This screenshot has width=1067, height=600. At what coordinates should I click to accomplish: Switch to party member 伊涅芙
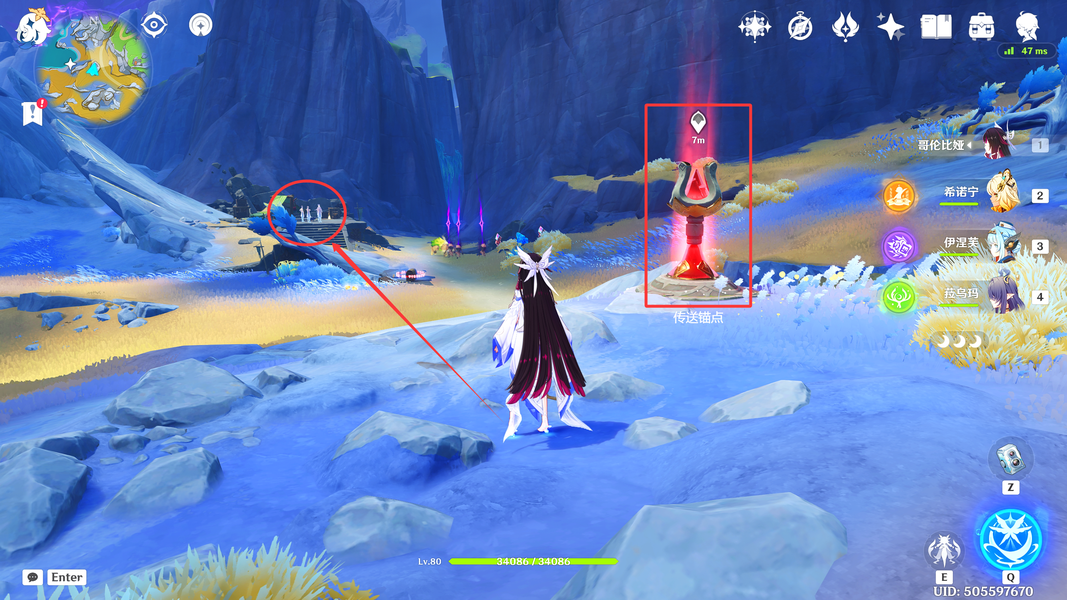pos(1000,244)
